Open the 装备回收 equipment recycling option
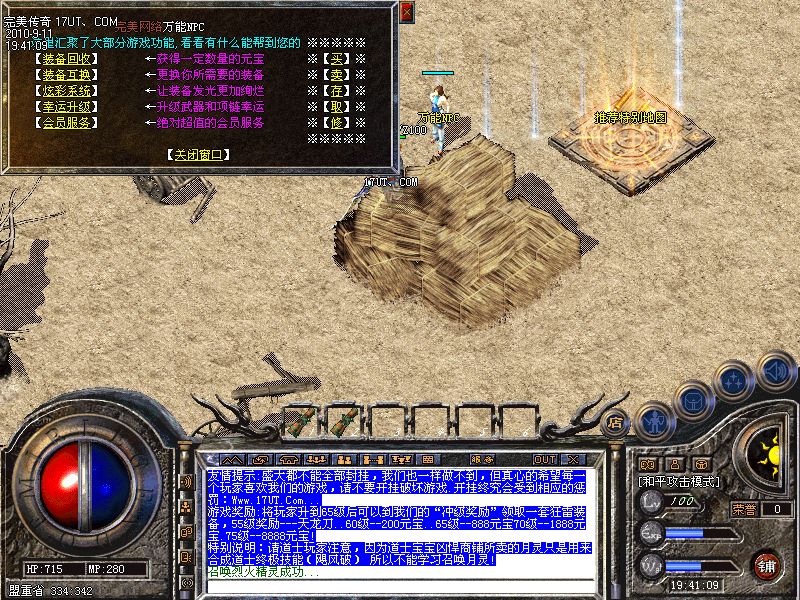 point(68,58)
